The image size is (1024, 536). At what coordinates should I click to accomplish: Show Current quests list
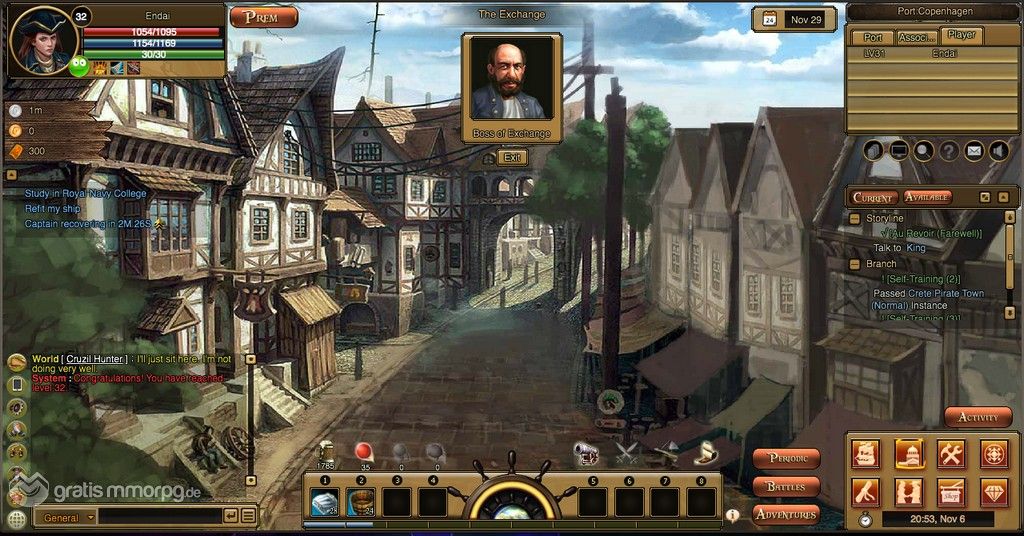tap(873, 198)
